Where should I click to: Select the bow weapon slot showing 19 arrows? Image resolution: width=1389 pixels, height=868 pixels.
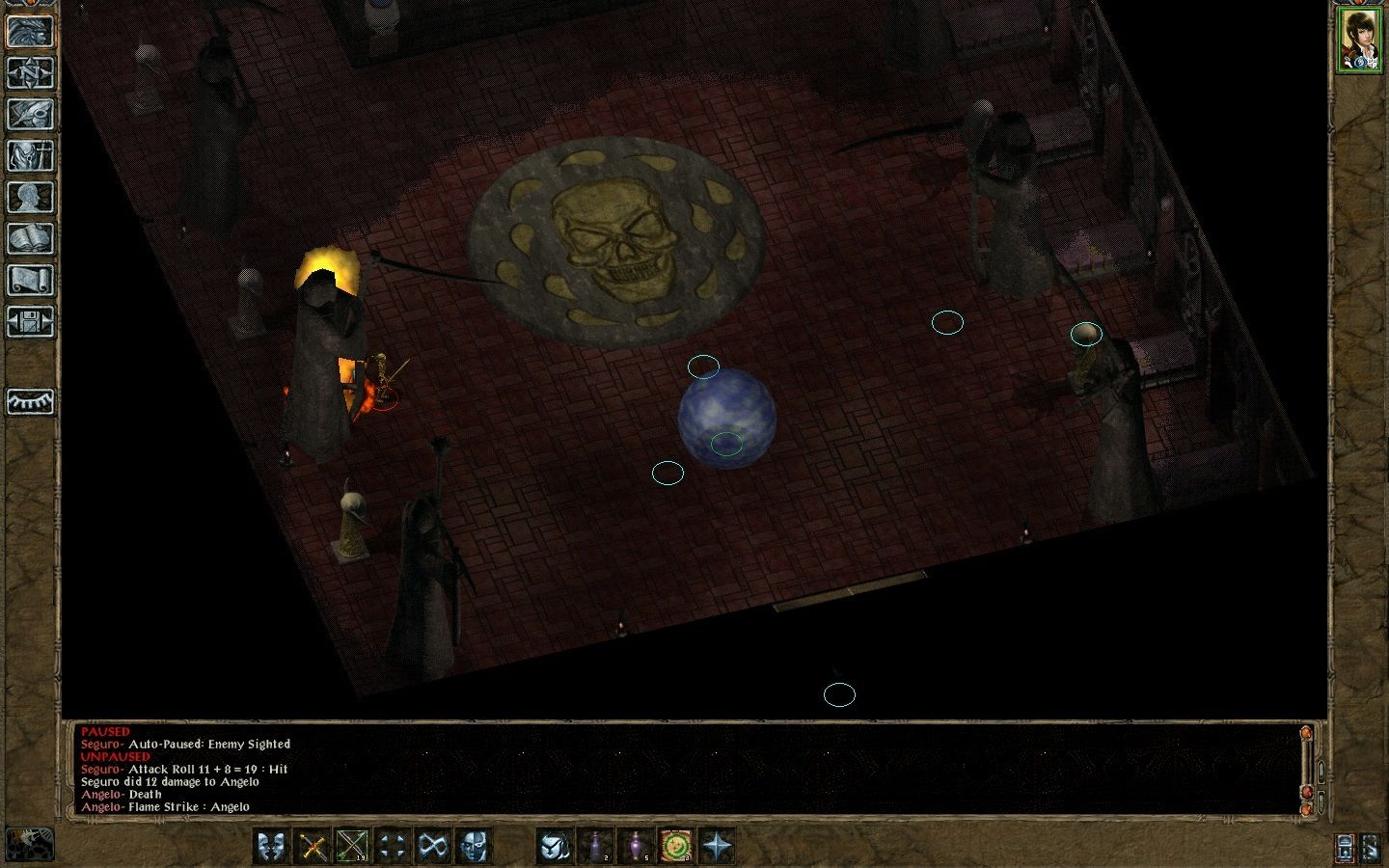(x=351, y=846)
